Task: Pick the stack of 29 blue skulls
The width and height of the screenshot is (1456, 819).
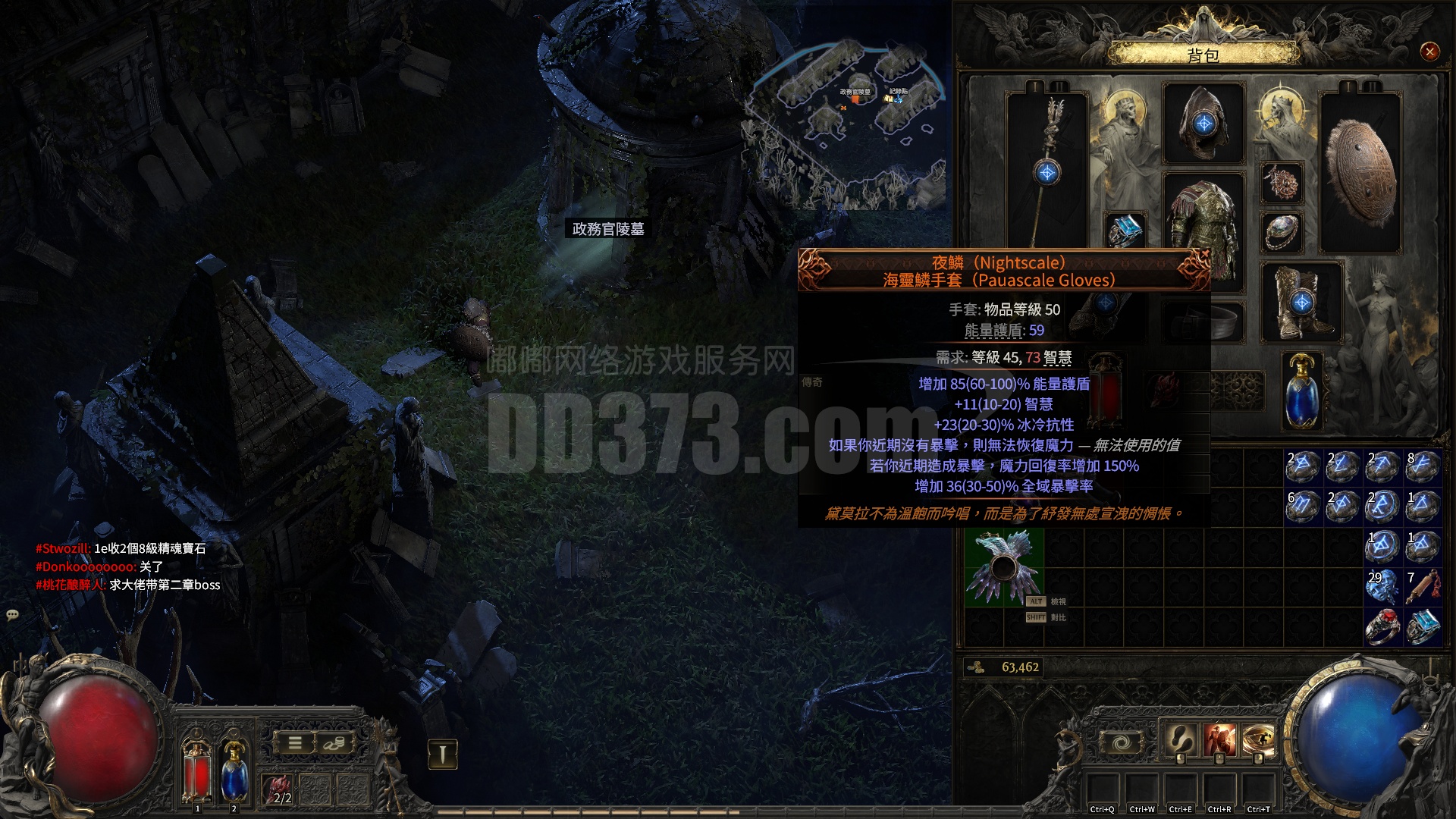Action: click(x=1382, y=587)
